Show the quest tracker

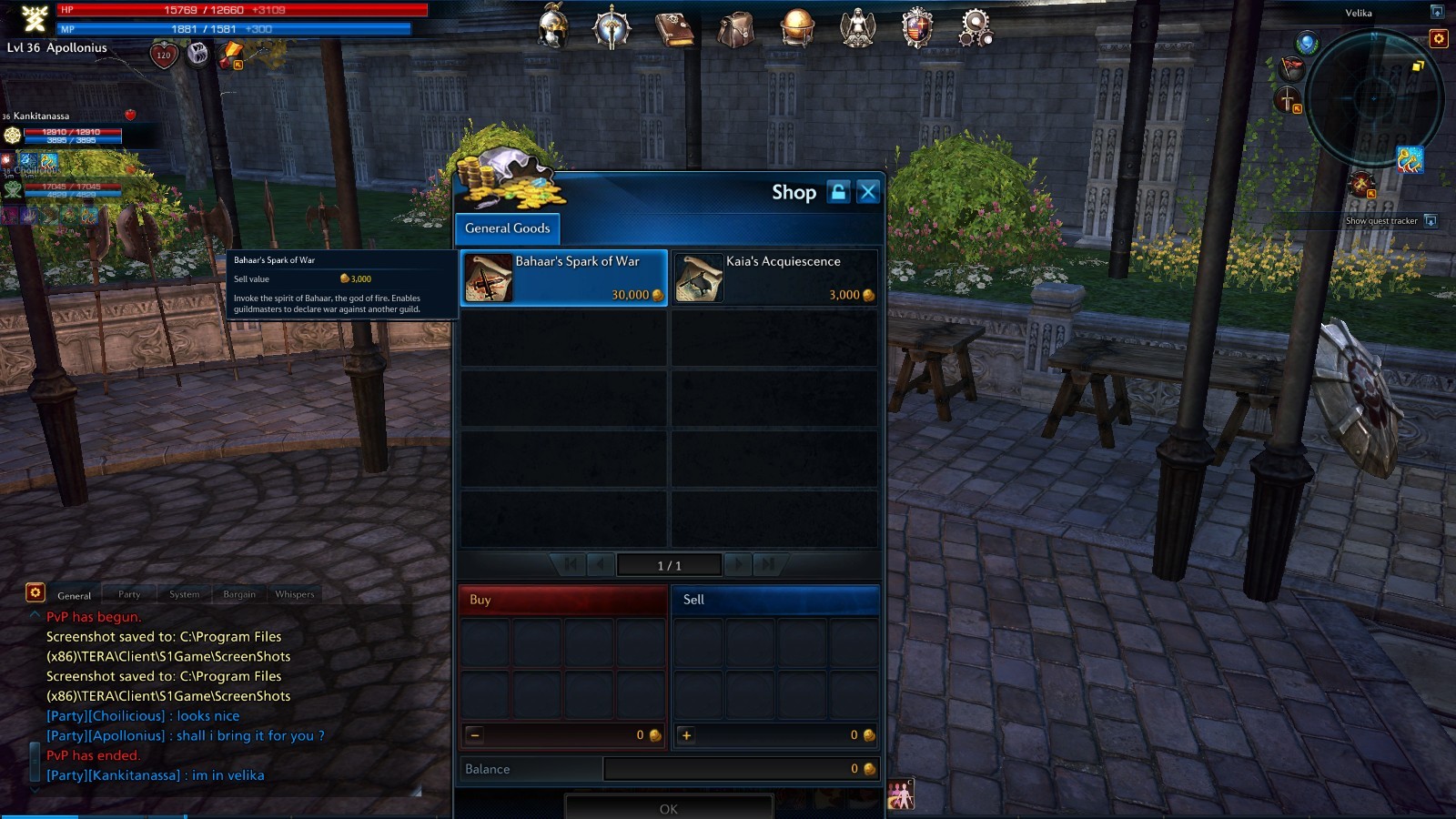(x=1431, y=221)
